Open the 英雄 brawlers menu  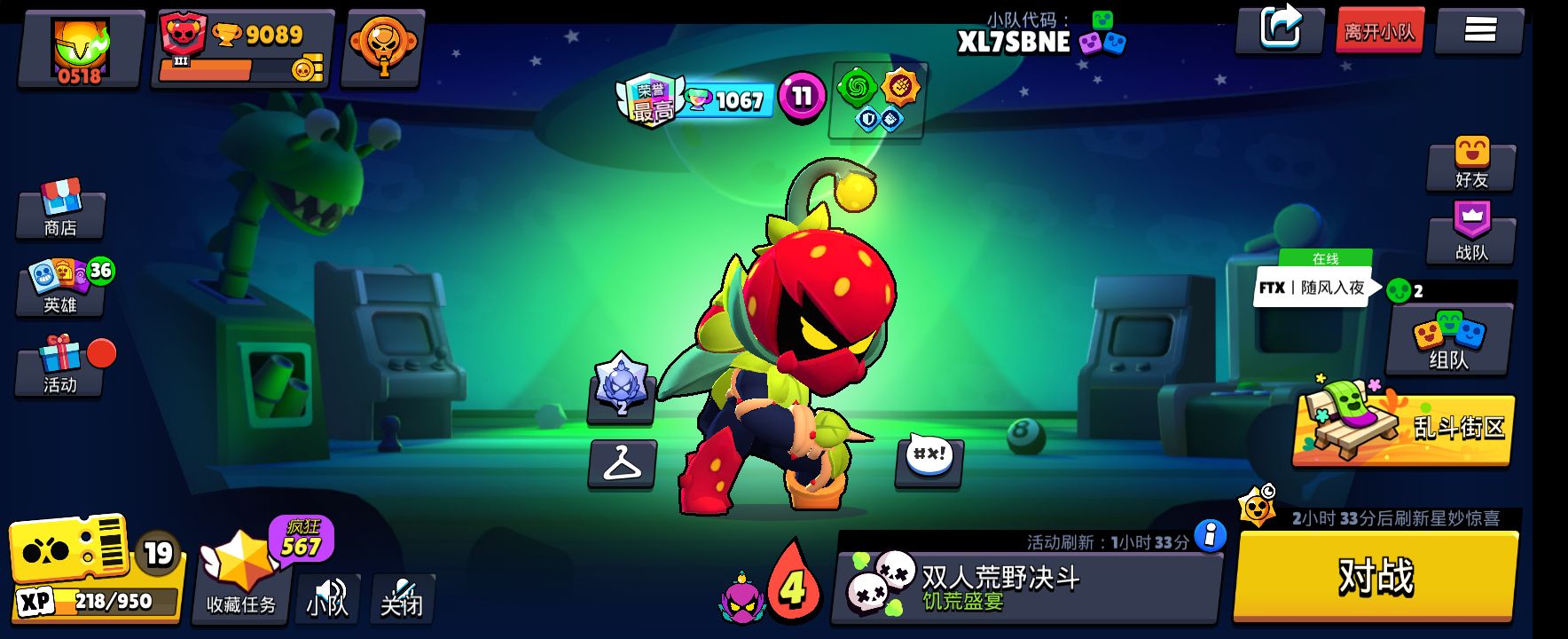60,288
